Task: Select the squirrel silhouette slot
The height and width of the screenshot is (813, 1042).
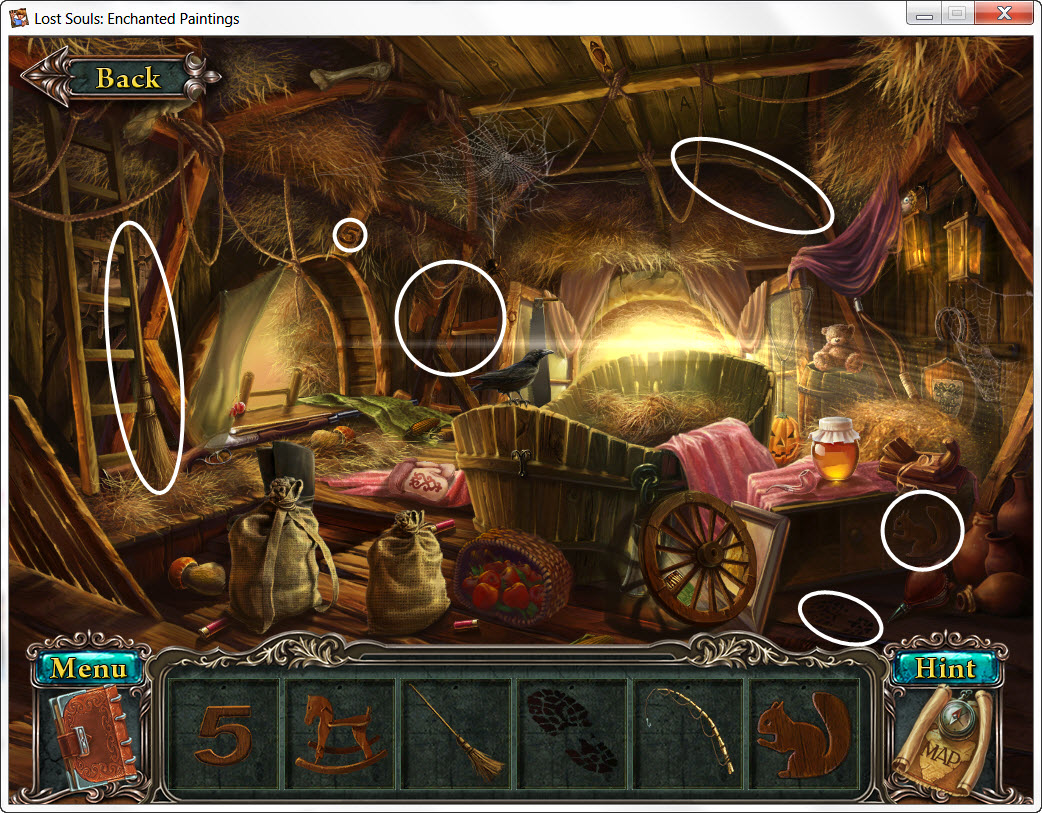Action: click(x=802, y=739)
